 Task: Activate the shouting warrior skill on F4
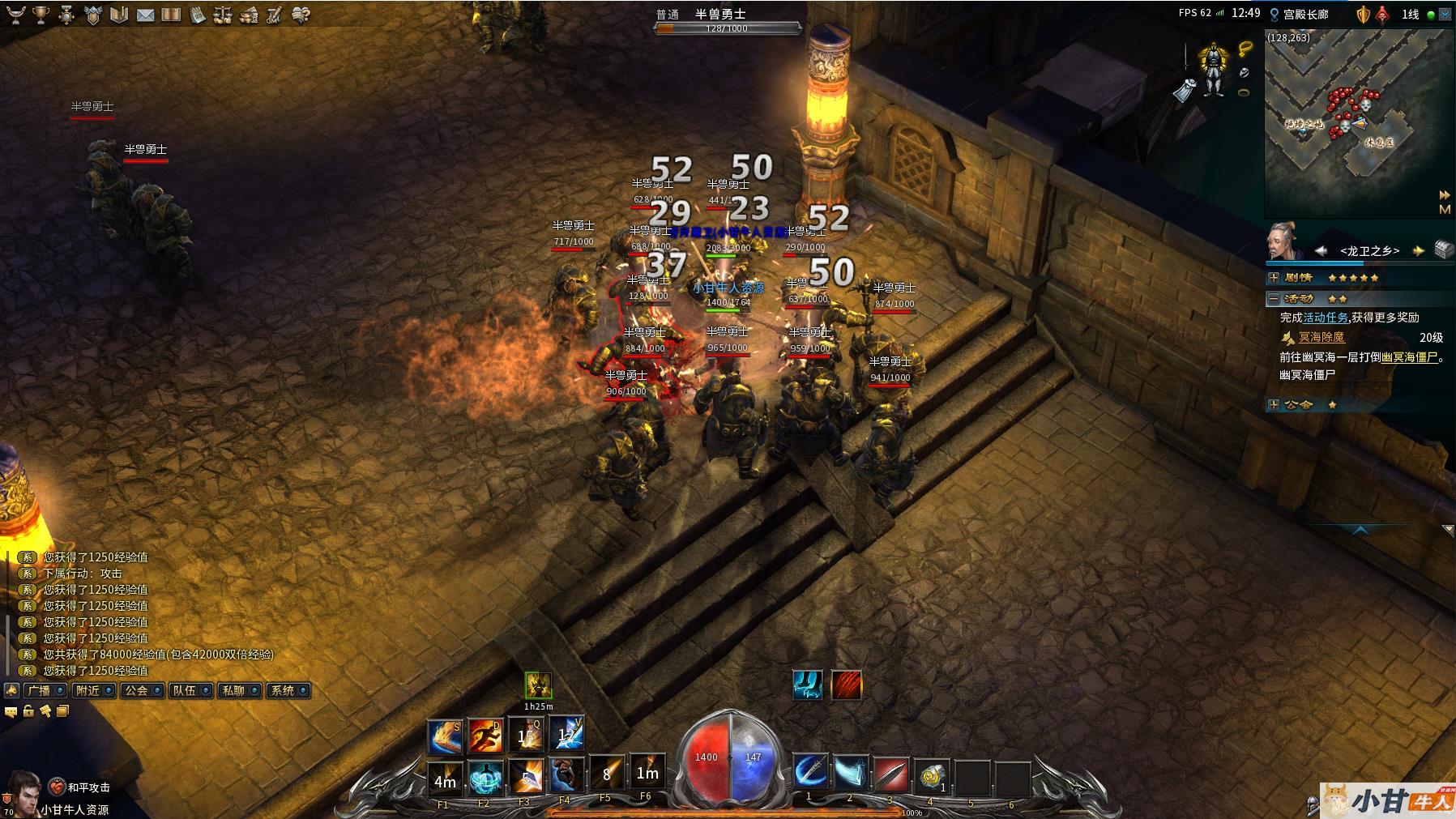click(565, 777)
